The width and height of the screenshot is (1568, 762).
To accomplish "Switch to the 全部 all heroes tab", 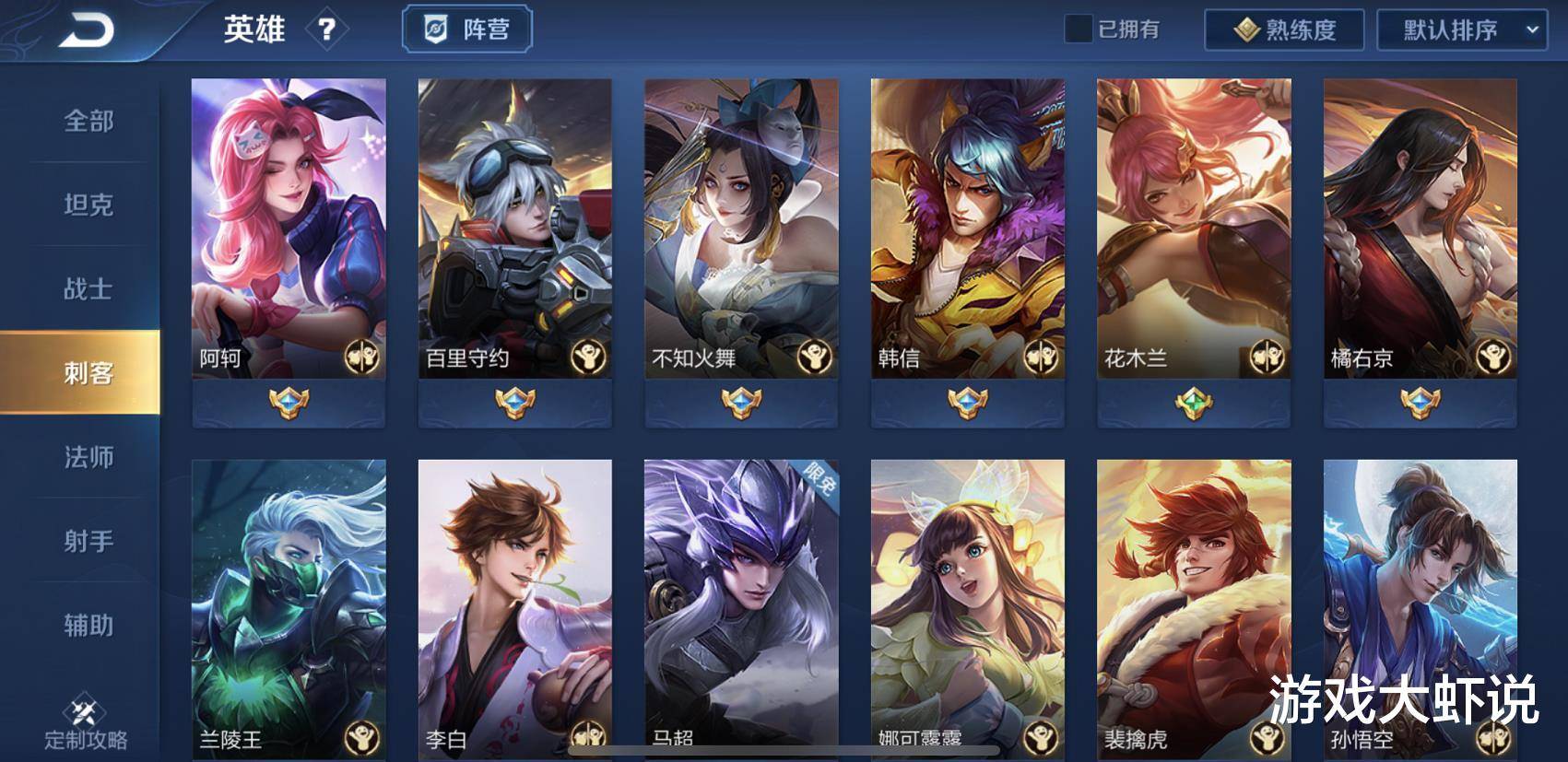I will pyautogui.click(x=88, y=121).
